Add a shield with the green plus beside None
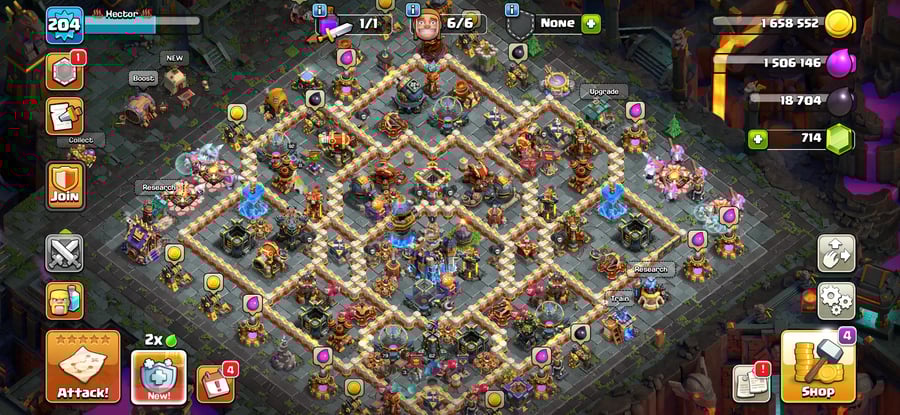This screenshot has width=900, height=415. click(591, 23)
